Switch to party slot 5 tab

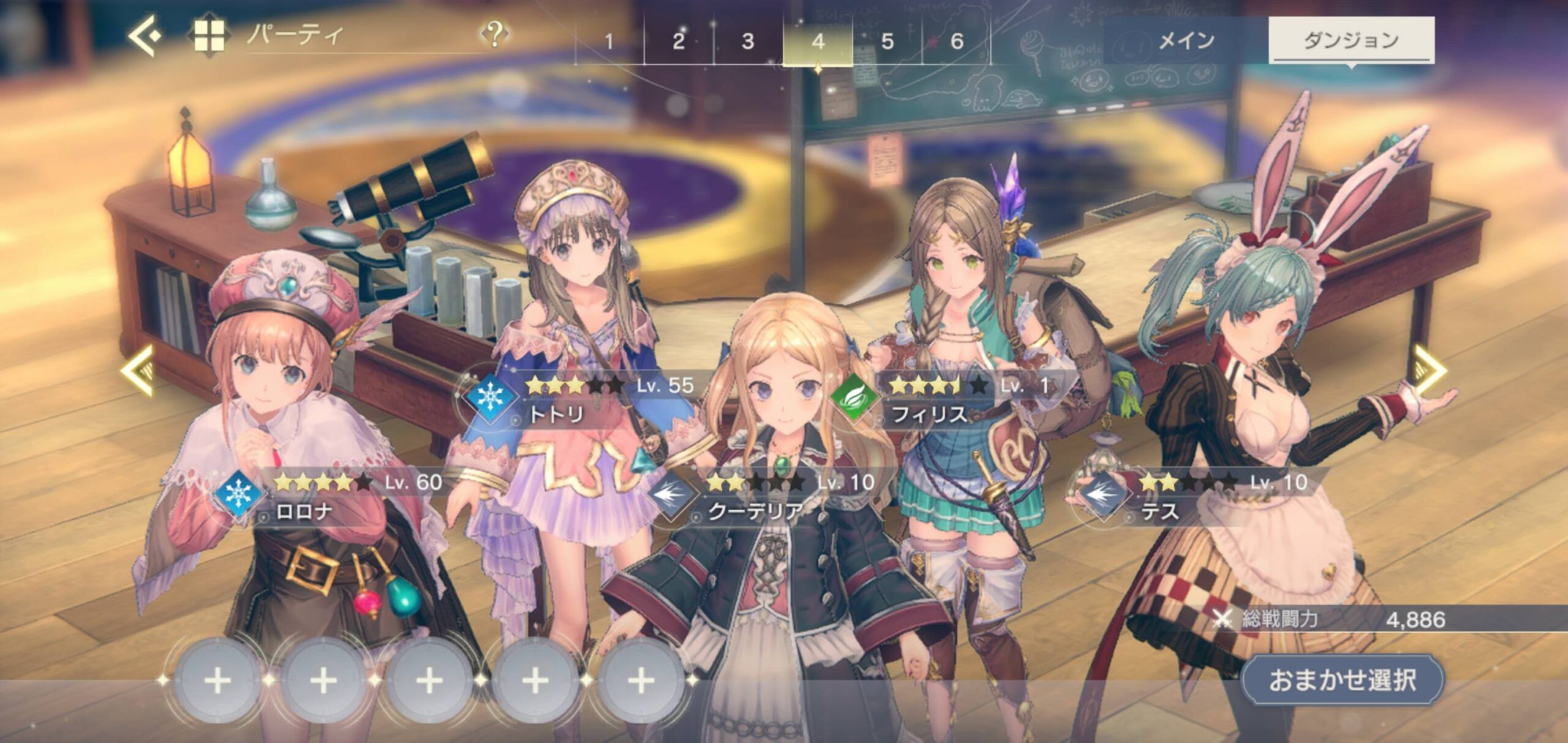888,42
